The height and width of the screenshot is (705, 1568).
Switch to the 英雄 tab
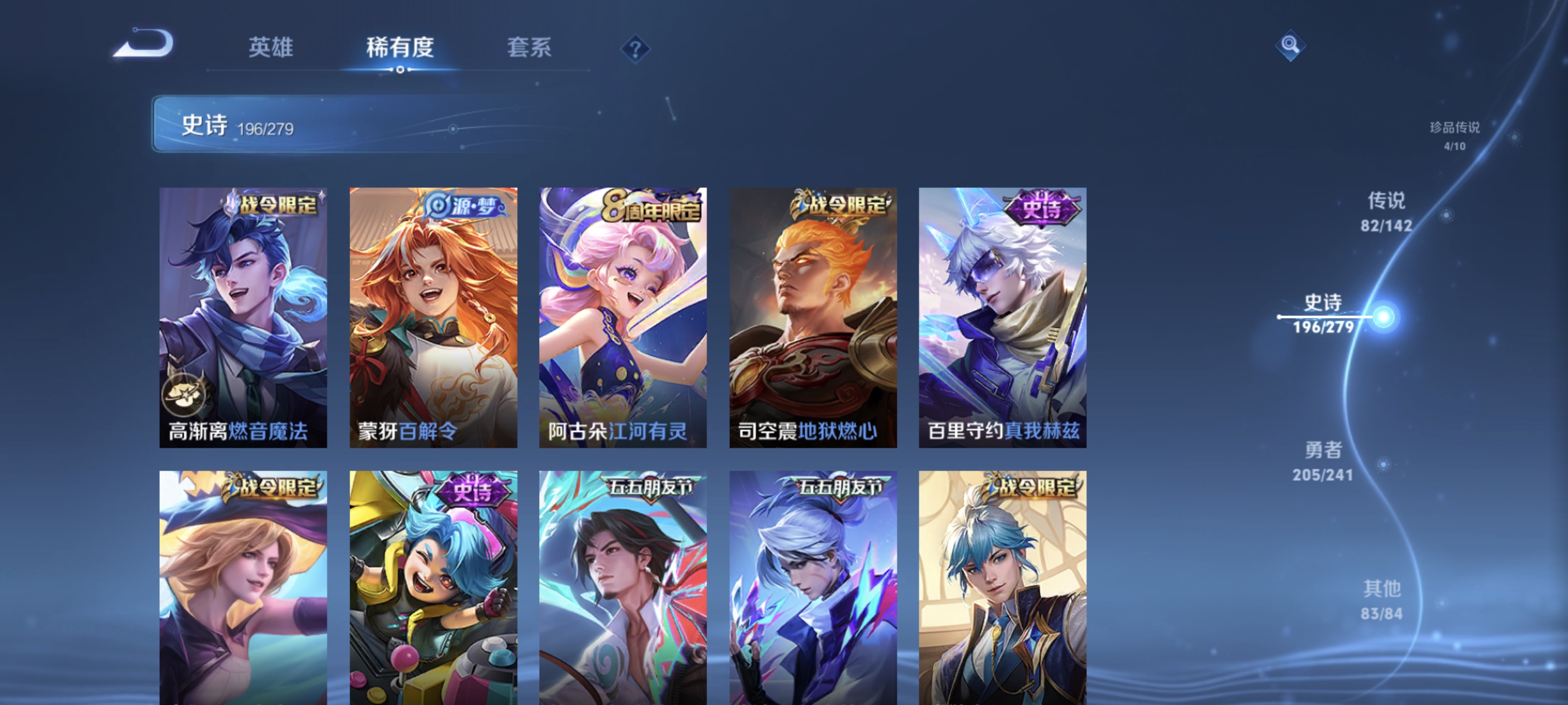[x=272, y=48]
